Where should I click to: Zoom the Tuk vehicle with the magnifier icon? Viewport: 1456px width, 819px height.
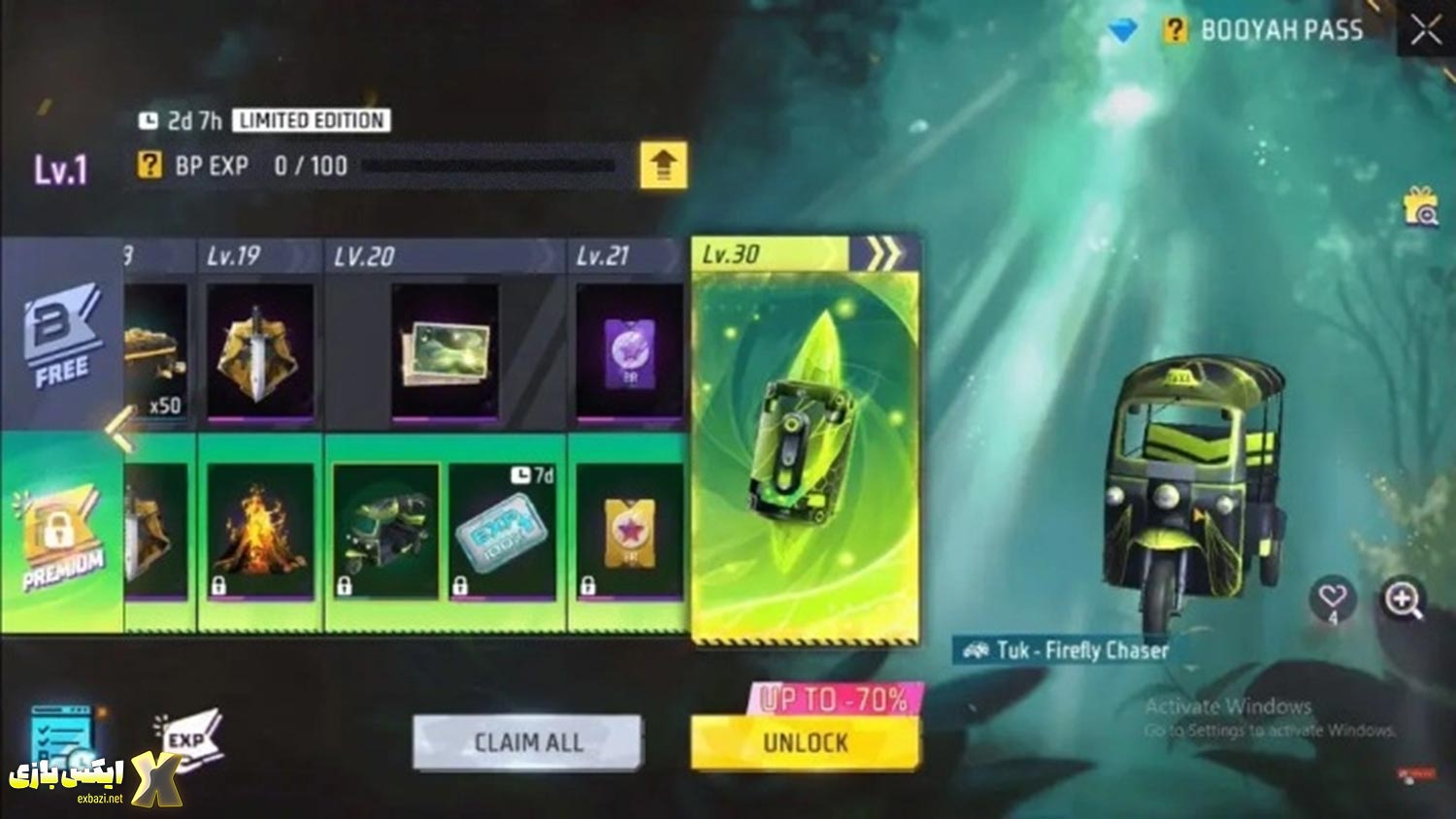click(x=1402, y=600)
